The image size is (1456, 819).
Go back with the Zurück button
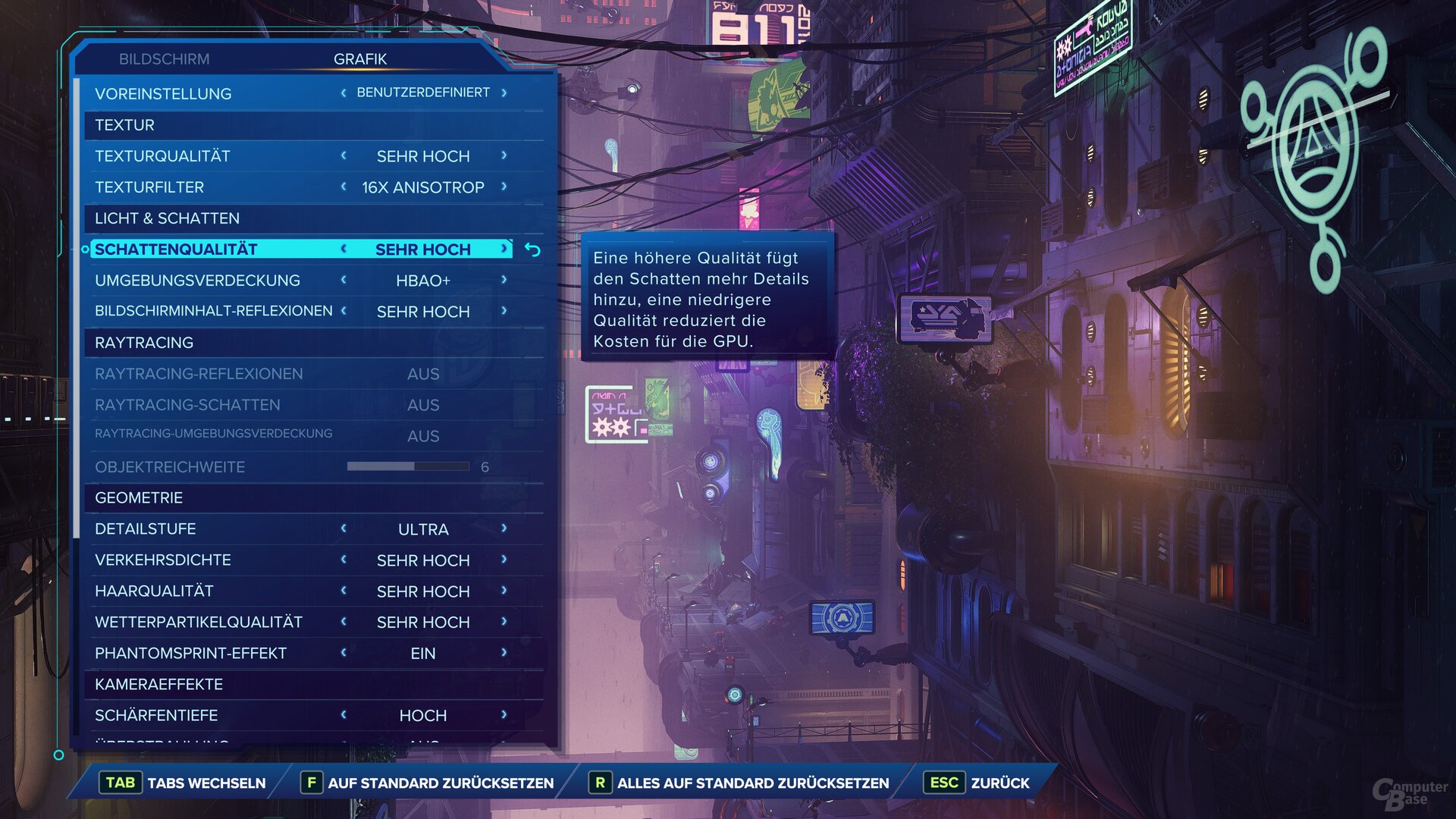point(977,783)
